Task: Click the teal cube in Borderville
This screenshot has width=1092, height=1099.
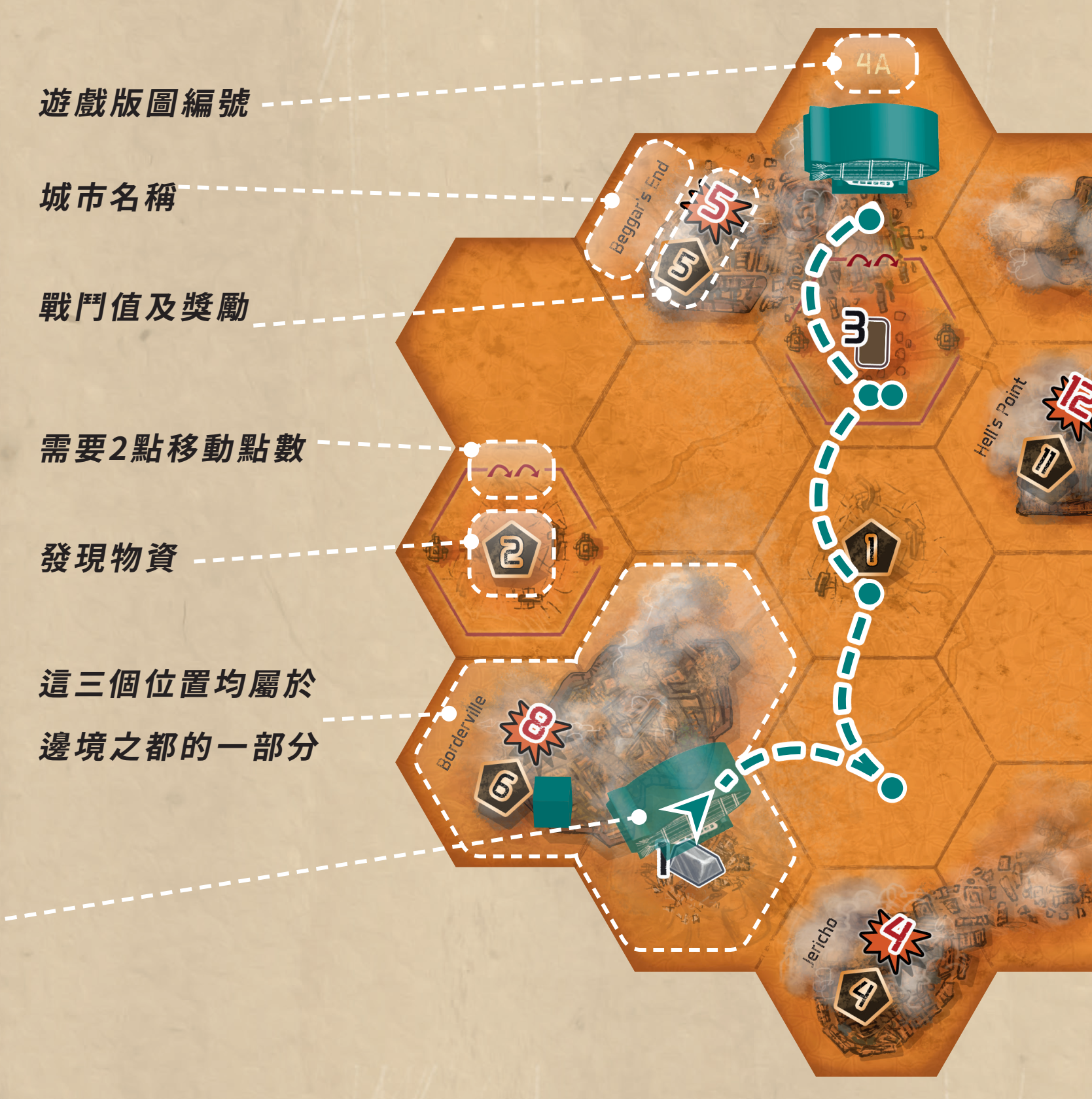Action: coord(552,801)
